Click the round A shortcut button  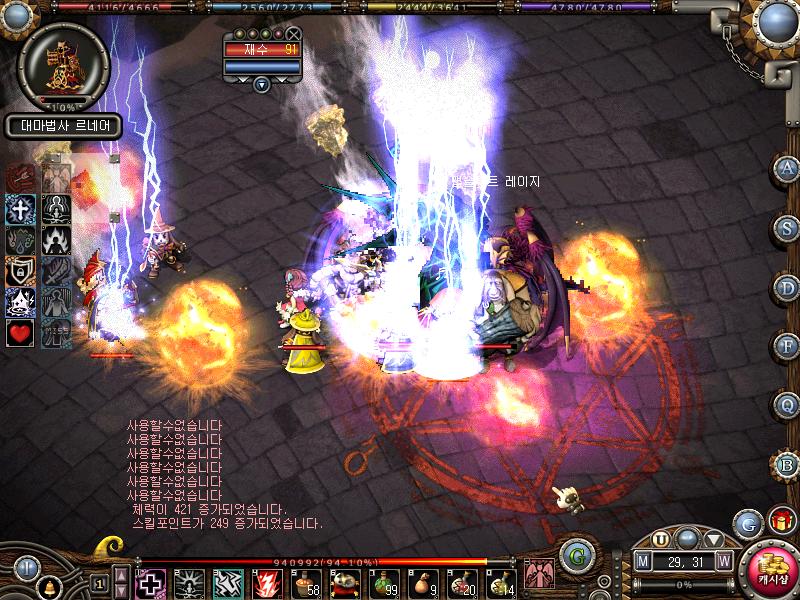tap(787, 168)
